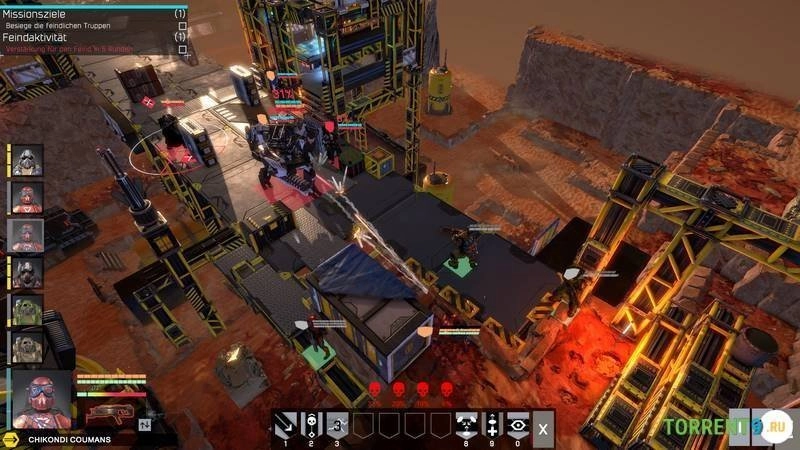800x450 pixels.
Task: Choose the up-down arrows ability in slot 9
Action: coord(491,424)
